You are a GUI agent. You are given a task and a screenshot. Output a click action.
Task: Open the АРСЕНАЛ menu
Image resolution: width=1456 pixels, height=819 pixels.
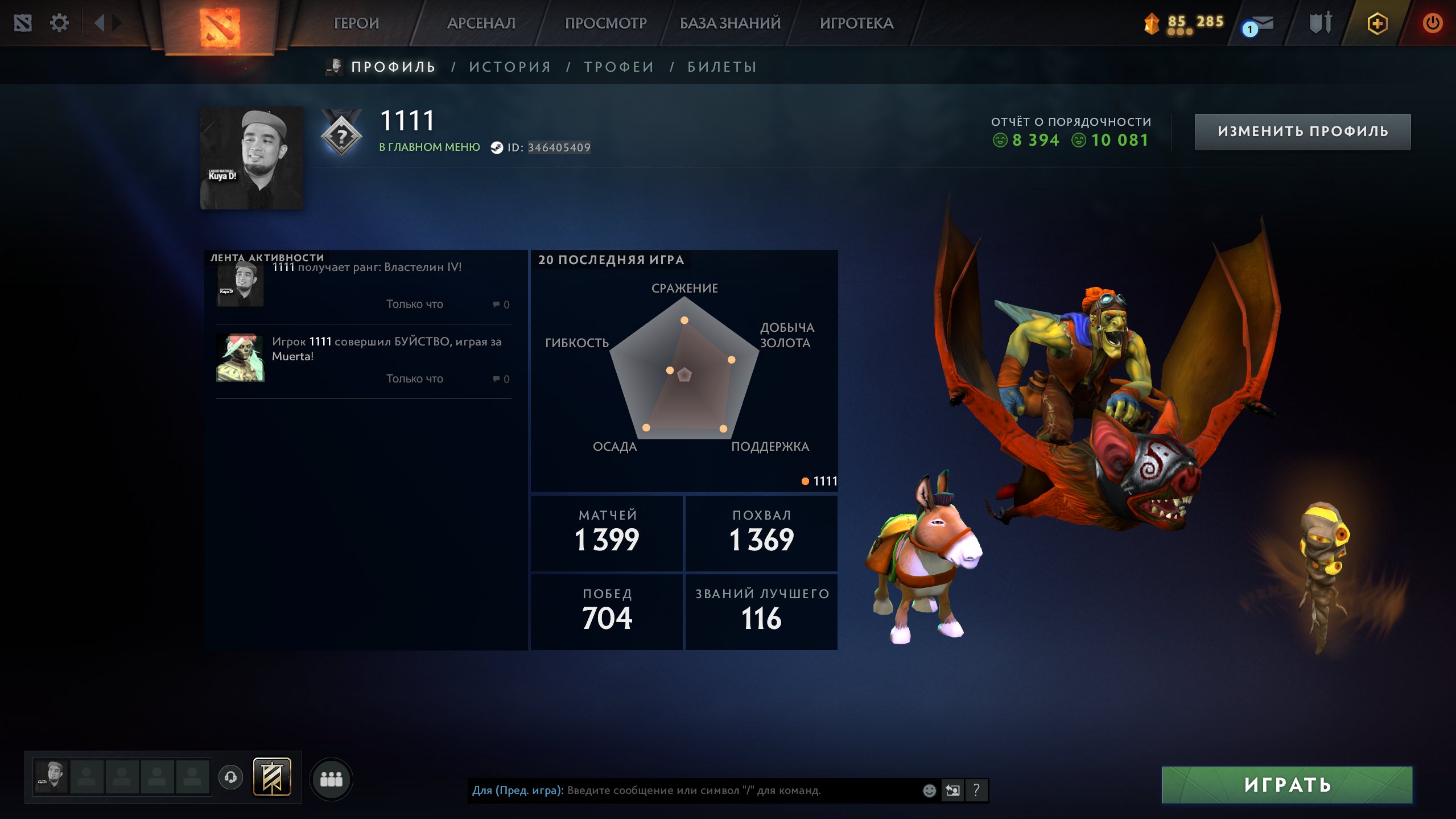[x=481, y=23]
